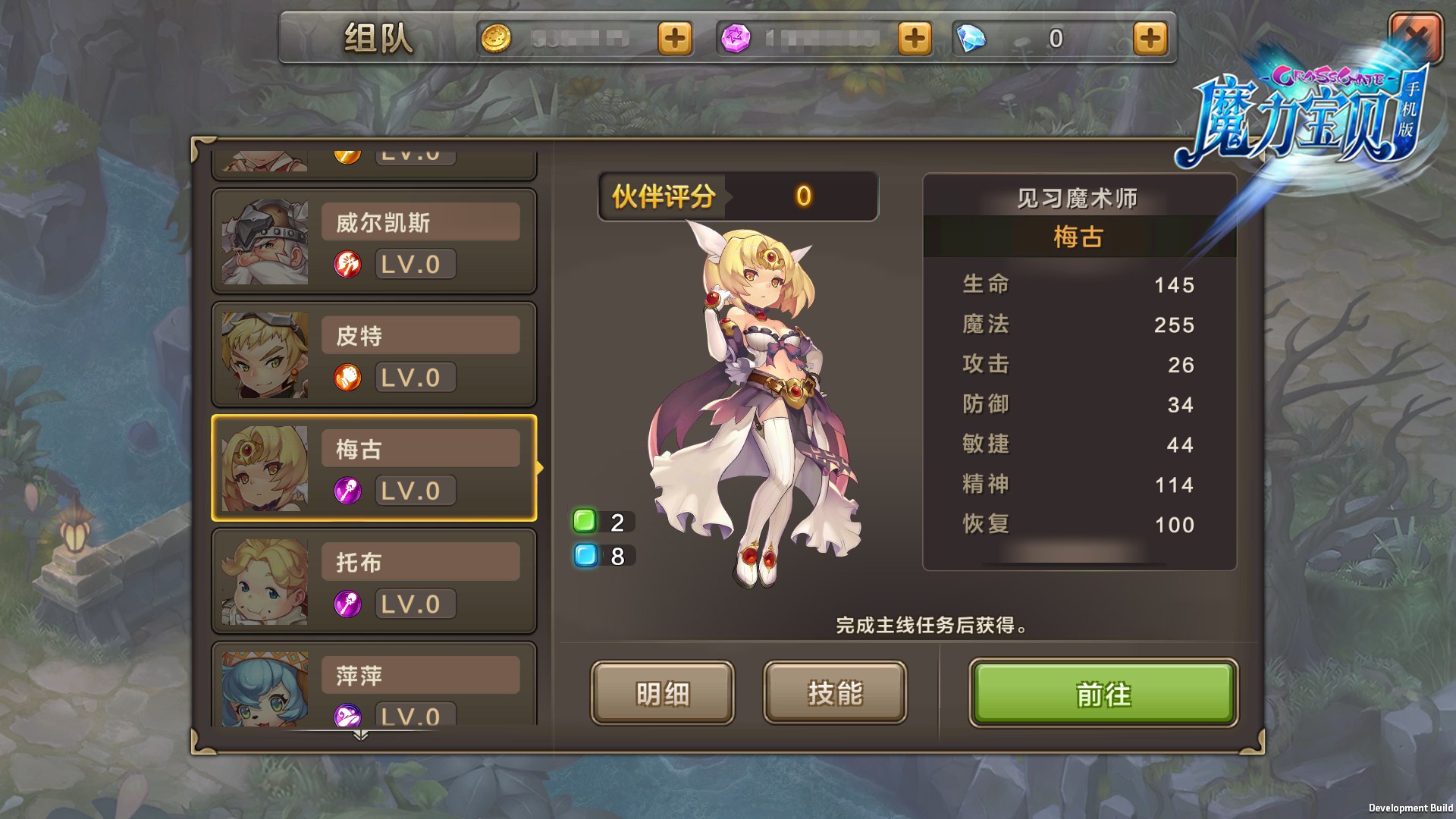Add gold coins with the plus button
Screen dimensions: 1456x819
click(x=674, y=38)
